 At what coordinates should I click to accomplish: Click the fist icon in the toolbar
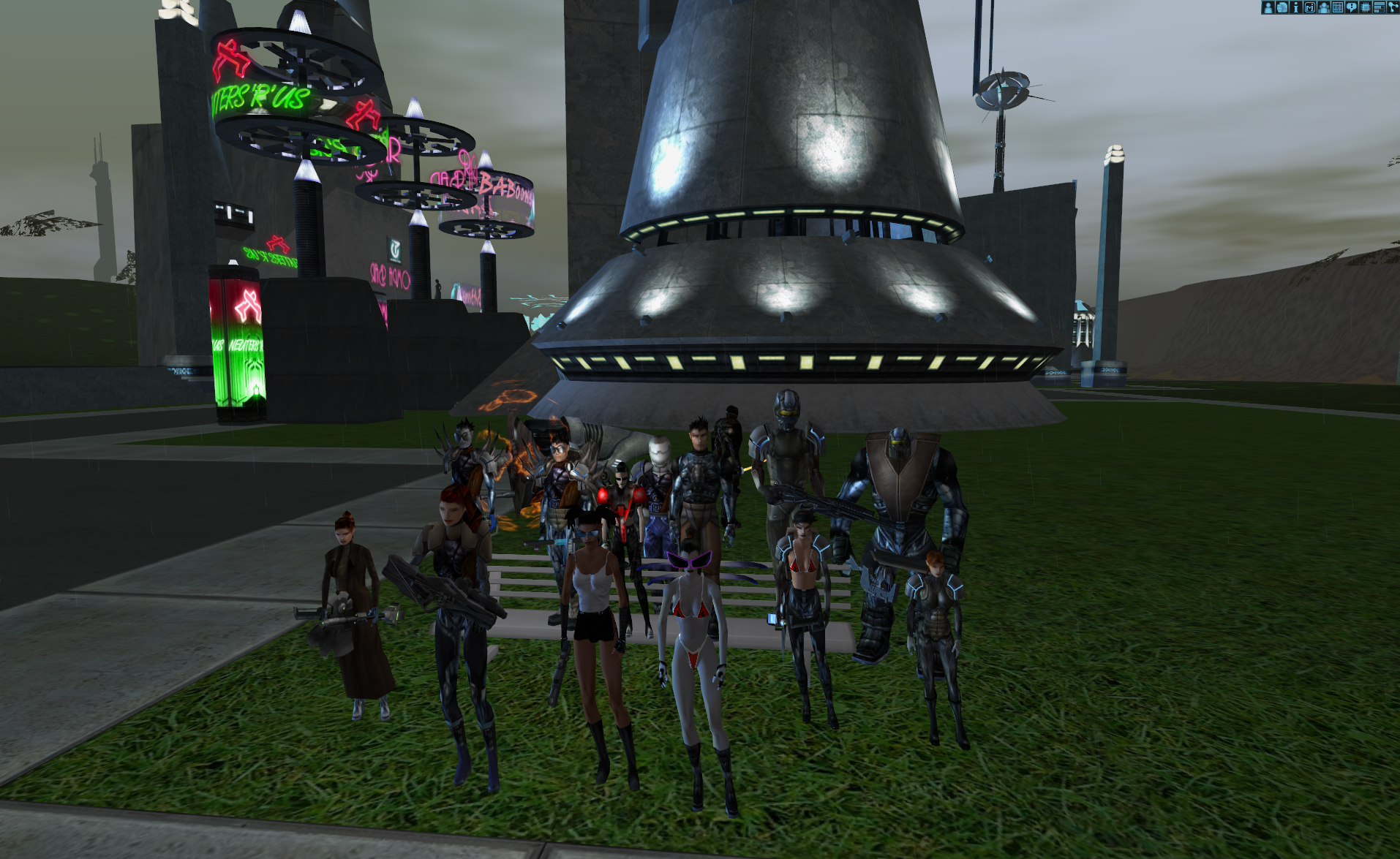tap(1282, 7)
